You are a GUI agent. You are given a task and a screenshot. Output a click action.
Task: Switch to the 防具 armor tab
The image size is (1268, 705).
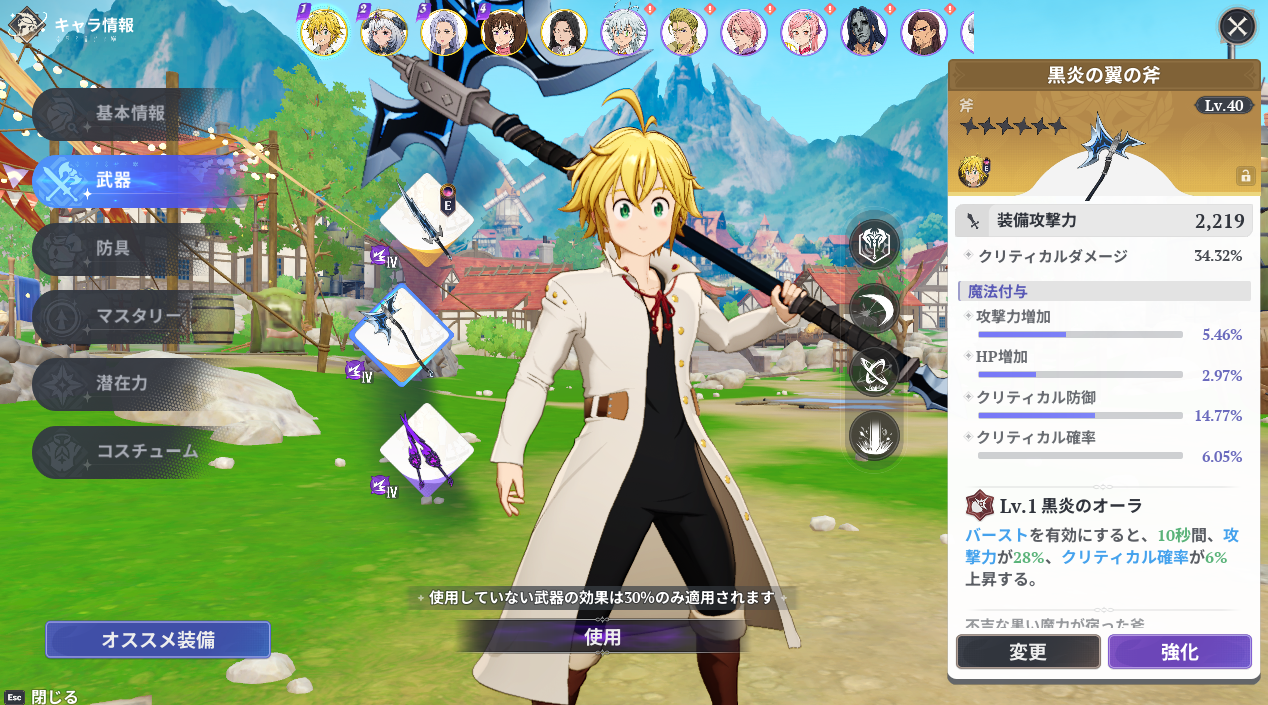click(113, 248)
